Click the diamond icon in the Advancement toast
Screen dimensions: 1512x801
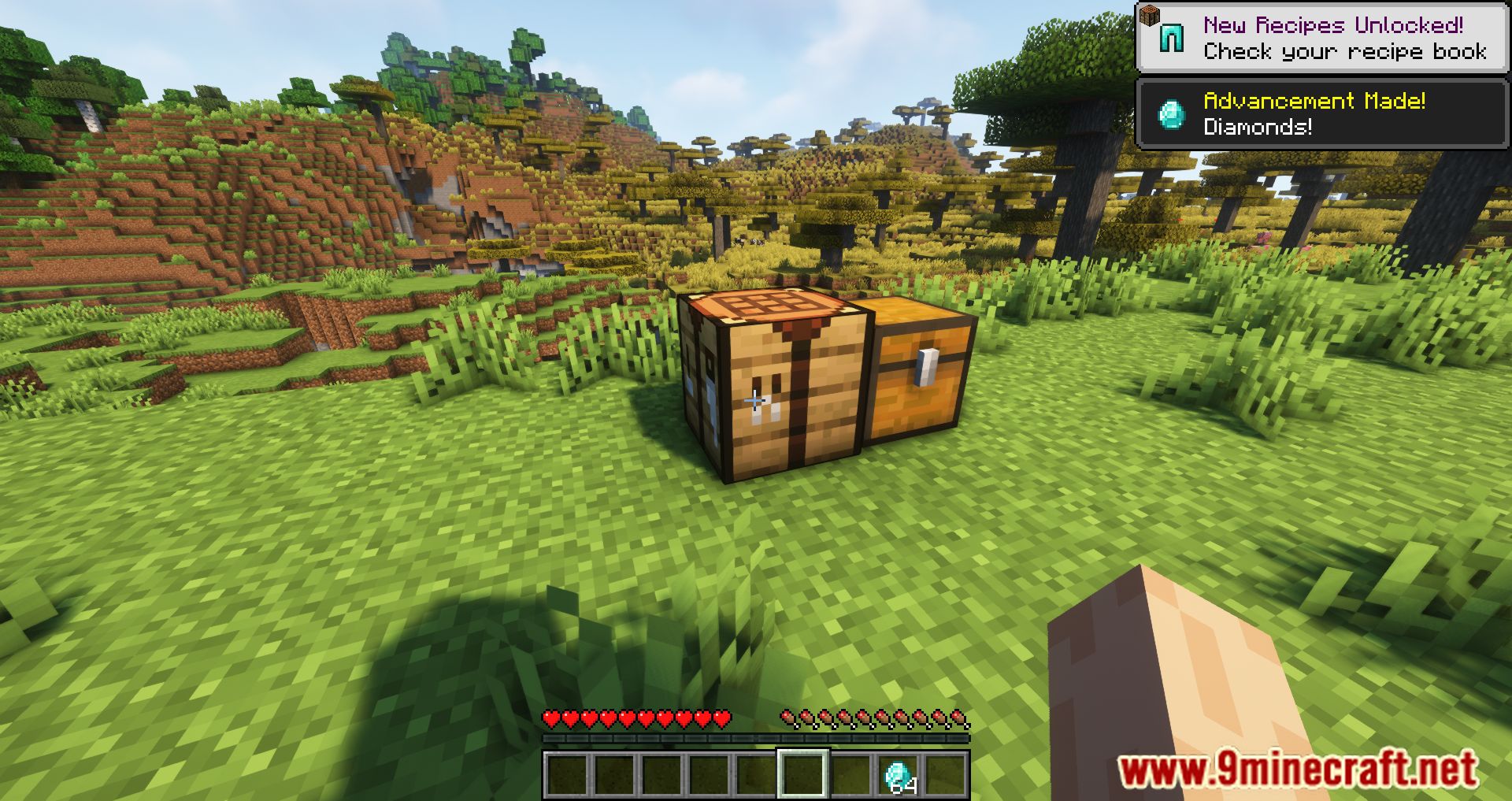pos(1171,115)
